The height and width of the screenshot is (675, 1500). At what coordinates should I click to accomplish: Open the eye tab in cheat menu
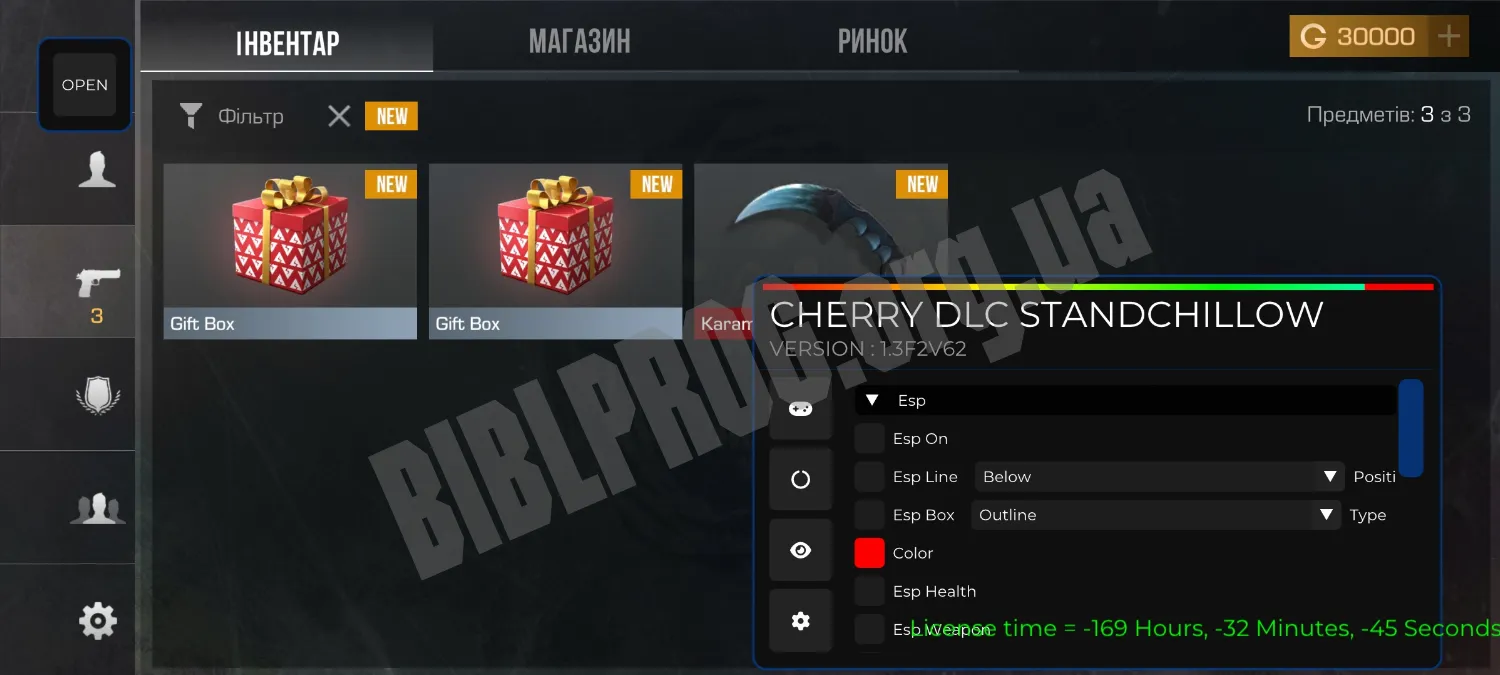coord(800,550)
